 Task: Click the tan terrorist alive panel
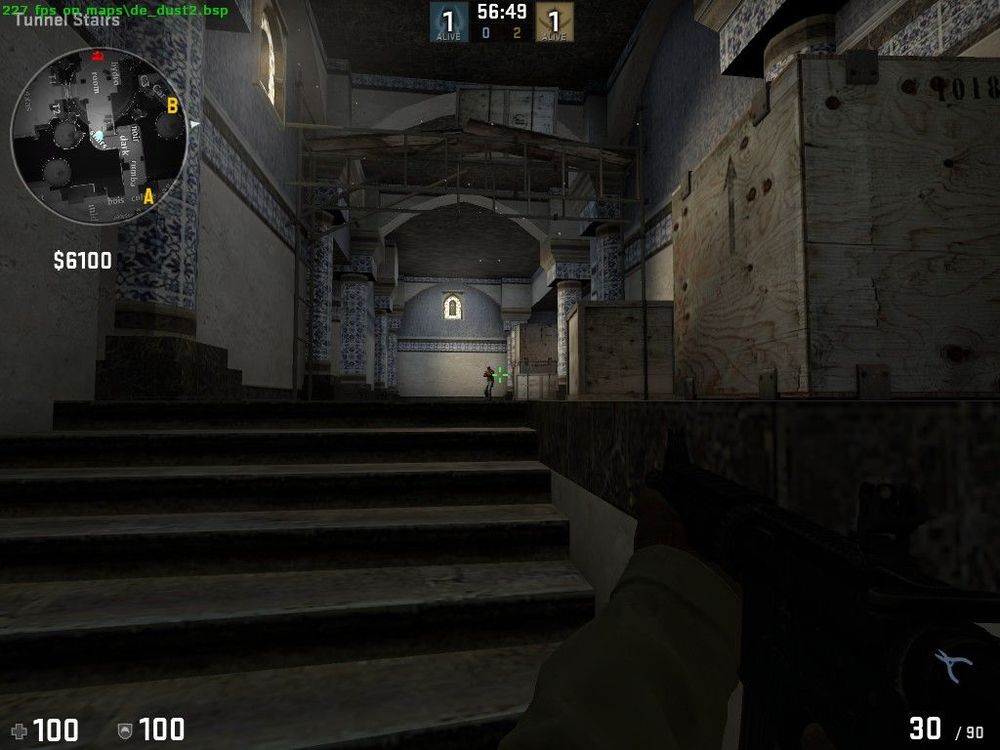point(554,22)
